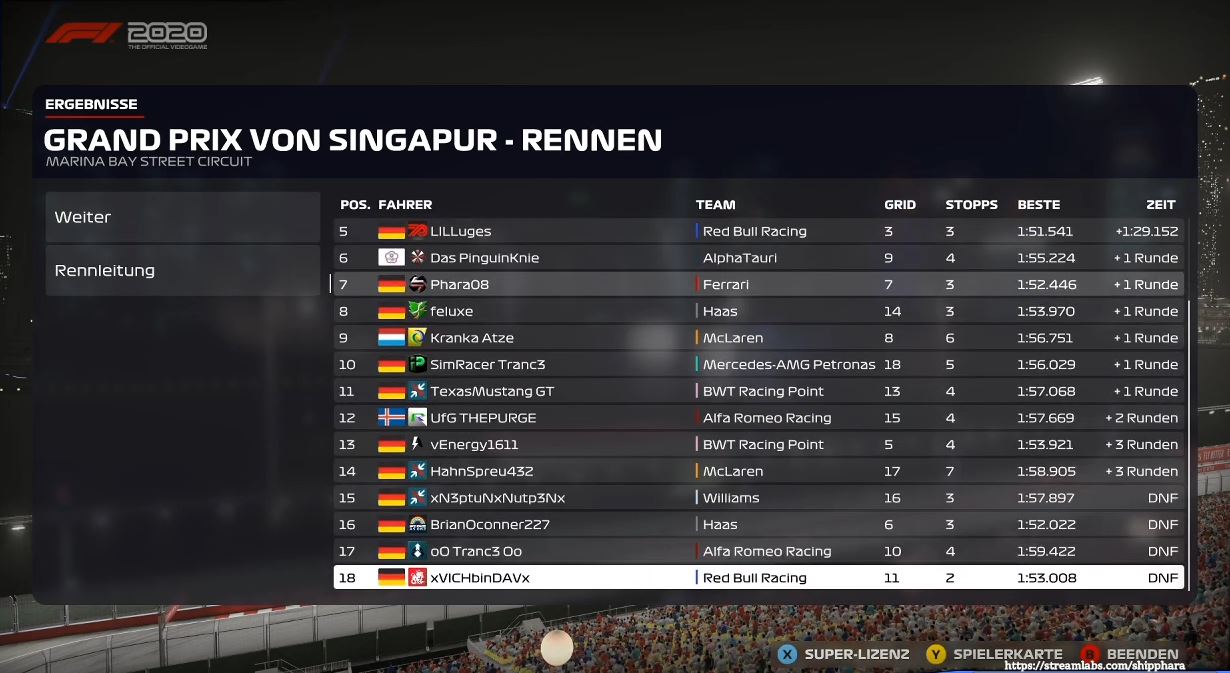Select the xN3ptuNxNutp3Nx Williams row

pyautogui.click(x=758, y=498)
